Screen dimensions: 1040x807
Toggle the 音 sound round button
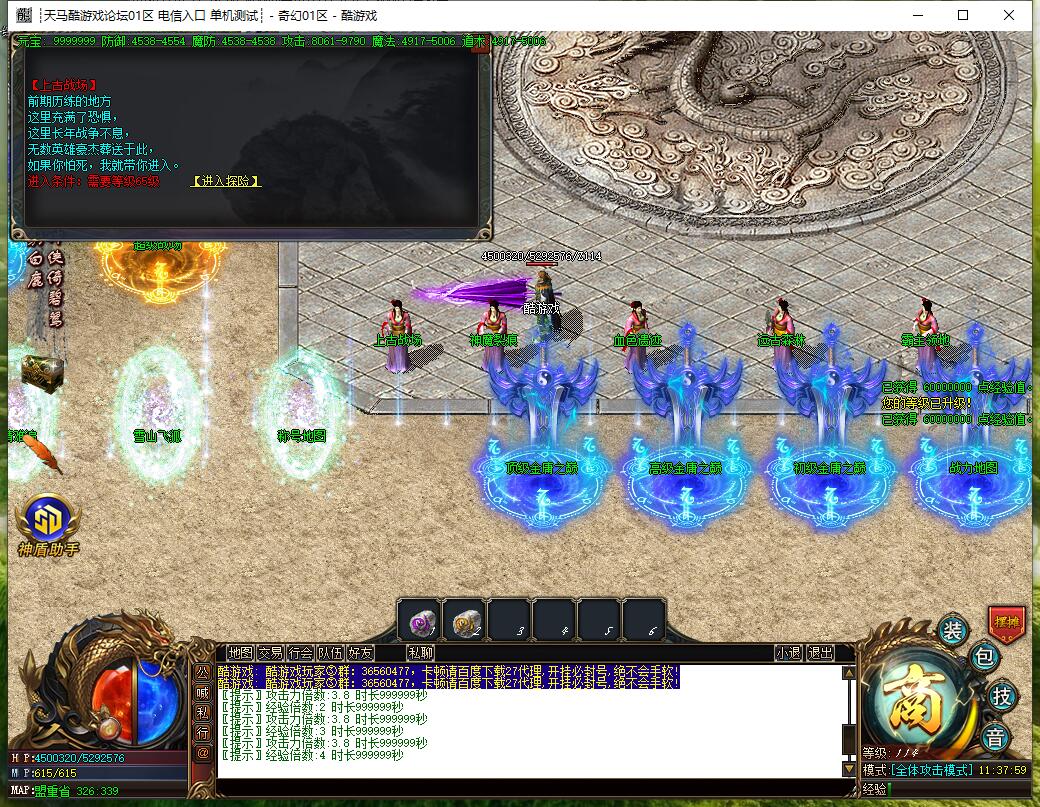click(x=995, y=738)
